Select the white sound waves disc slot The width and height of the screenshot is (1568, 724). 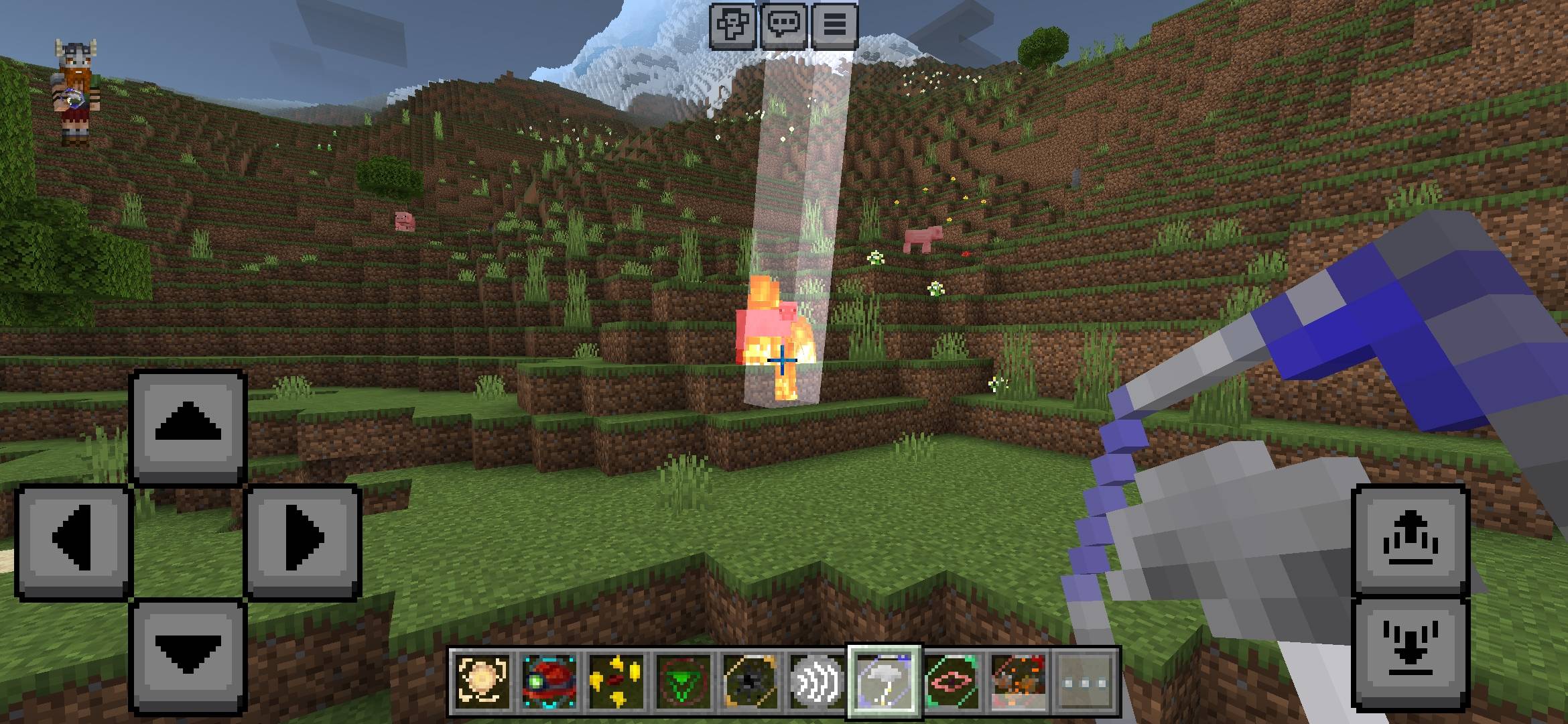[x=817, y=681]
